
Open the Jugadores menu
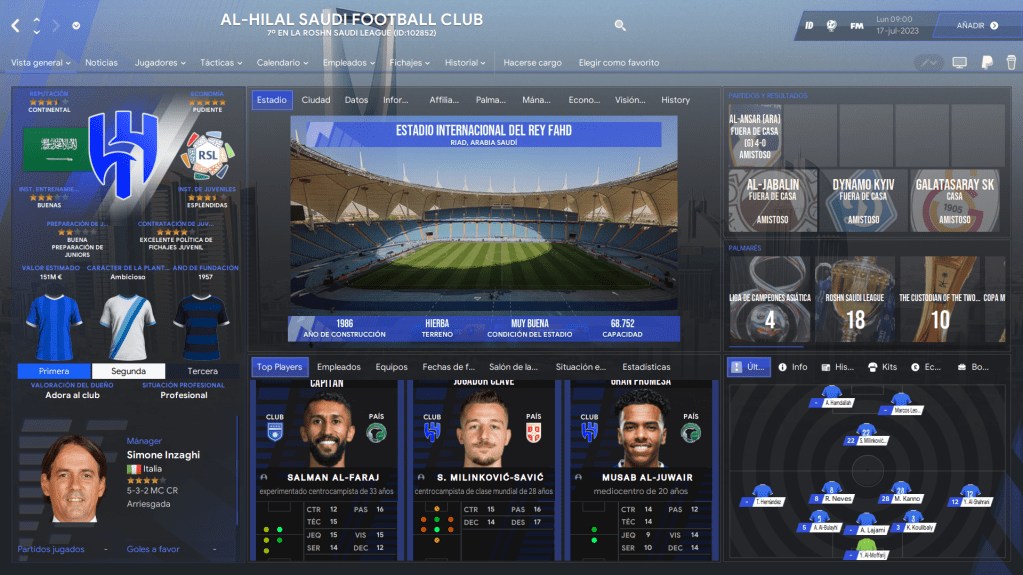(160, 63)
